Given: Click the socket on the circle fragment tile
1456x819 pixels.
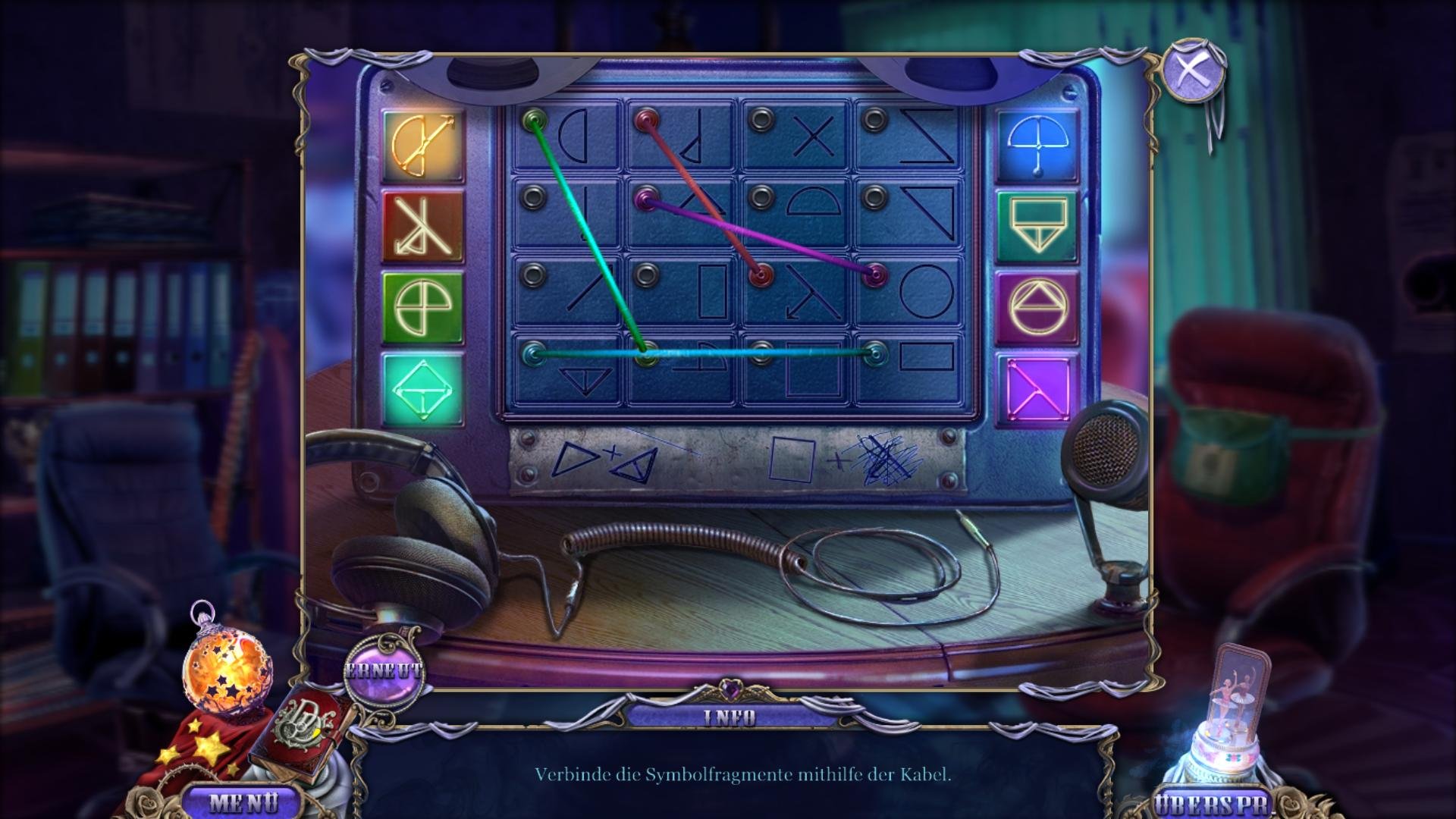Looking at the screenshot, I should click(876, 275).
